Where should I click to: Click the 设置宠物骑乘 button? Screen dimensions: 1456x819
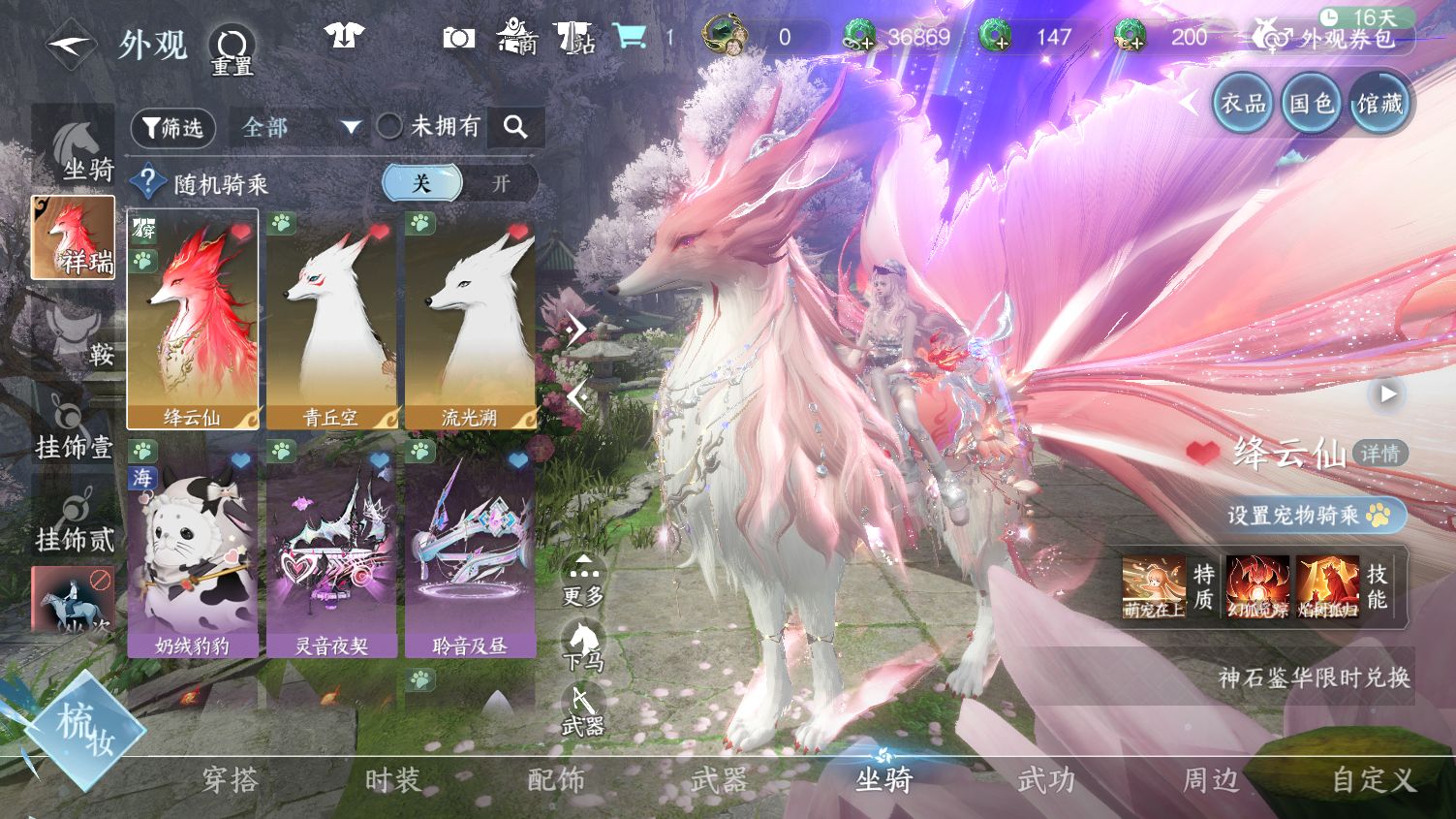click(x=1308, y=515)
